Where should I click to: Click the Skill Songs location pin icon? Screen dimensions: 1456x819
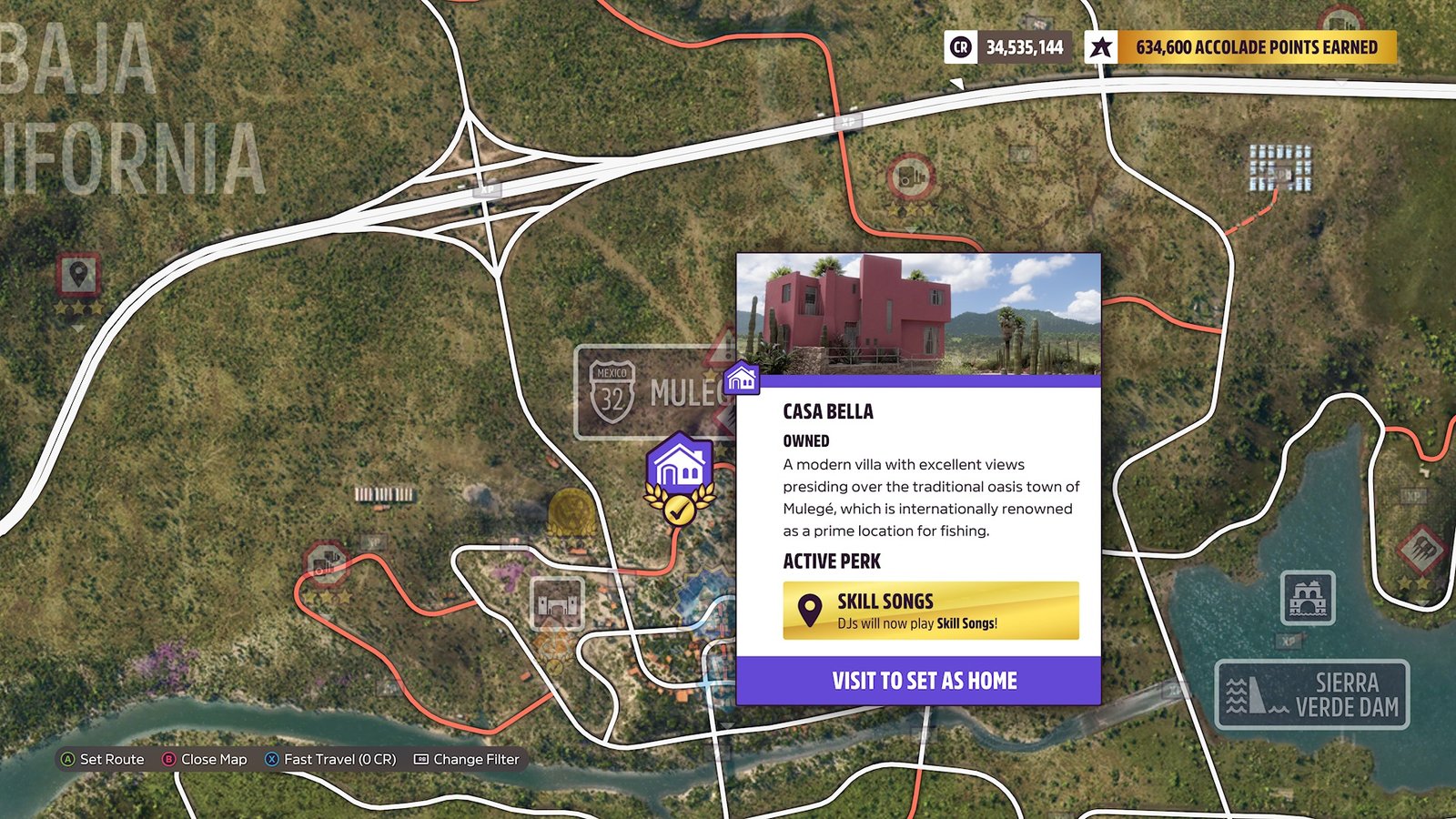809,608
